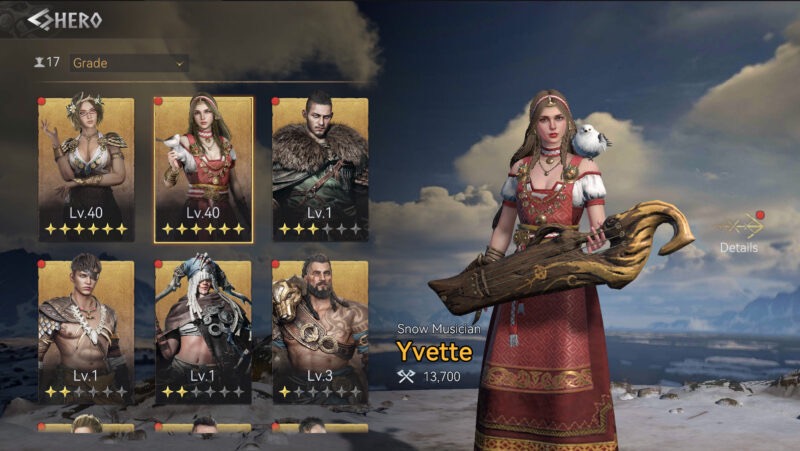Go back using the HERO arrow
The image size is (800, 451).
(40, 20)
